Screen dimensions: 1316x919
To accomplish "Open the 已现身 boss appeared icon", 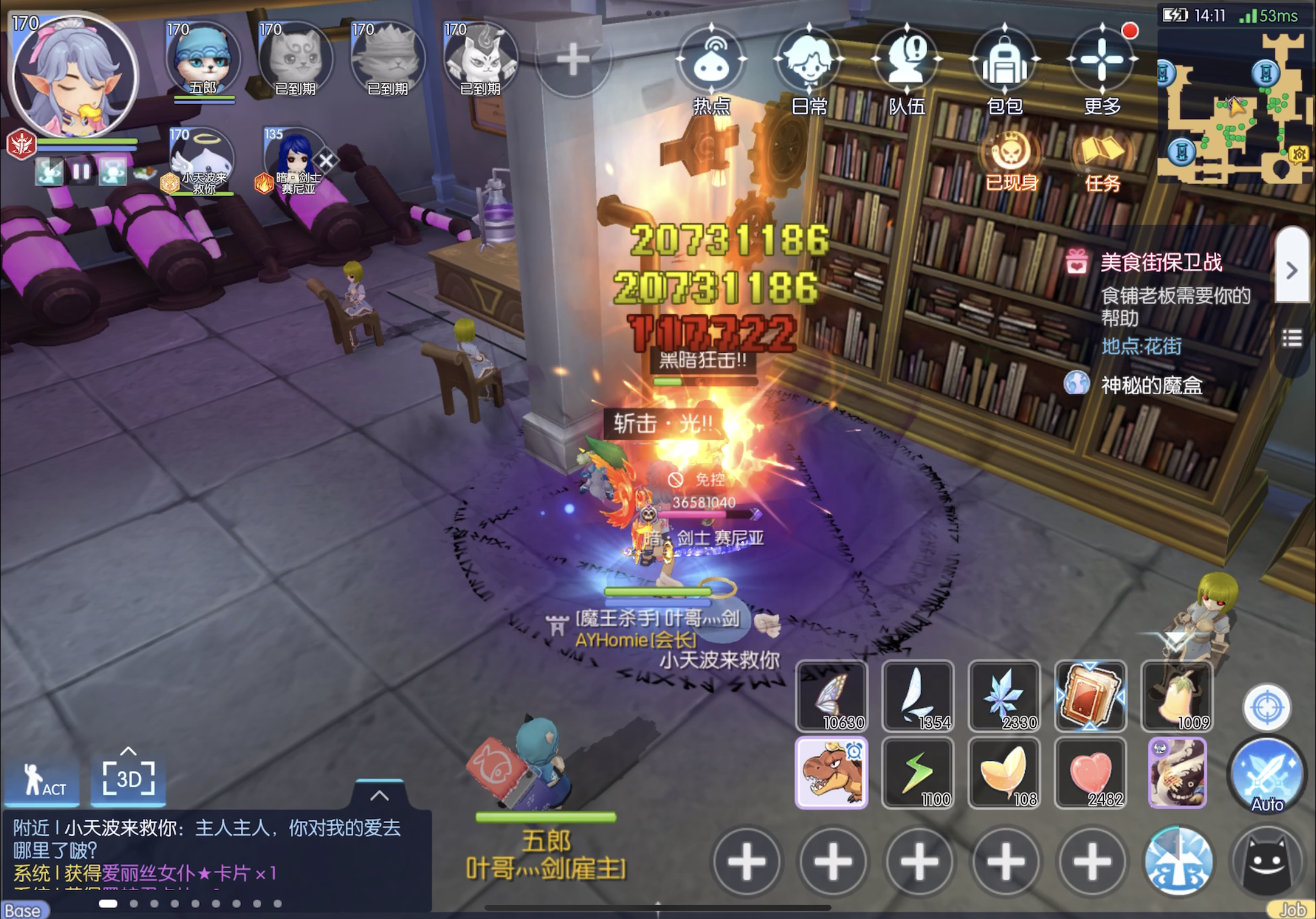I will point(1012,155).
